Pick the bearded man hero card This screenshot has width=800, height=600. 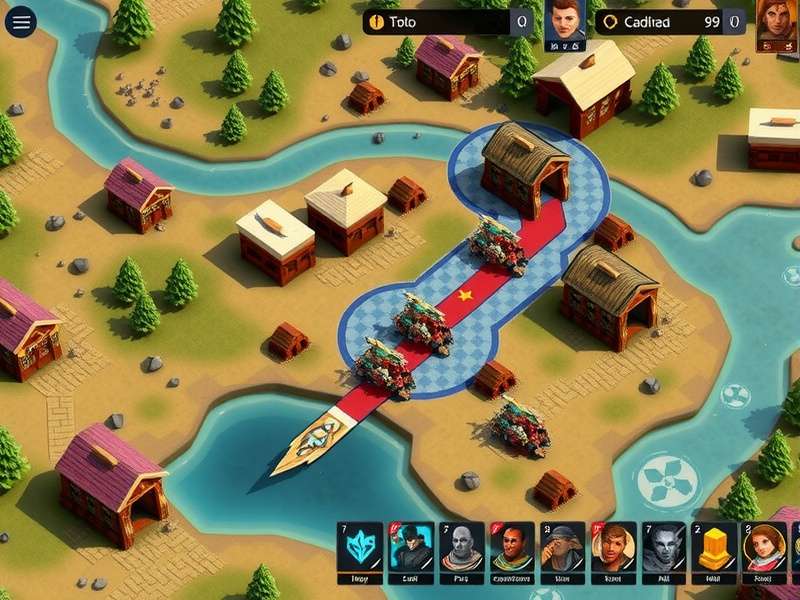pos(512,548)
